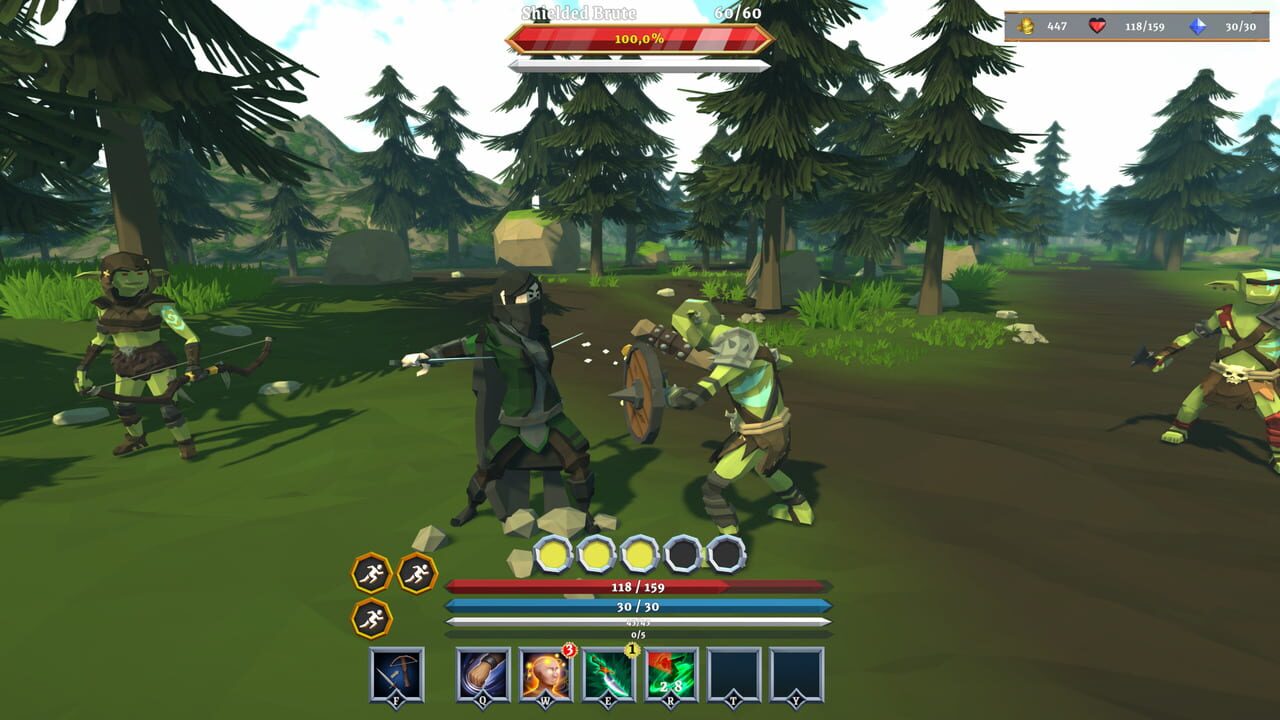Screen dimensions: 1280x720
Task: Click the first sprint buff icon
Action: tap(370, 572)
